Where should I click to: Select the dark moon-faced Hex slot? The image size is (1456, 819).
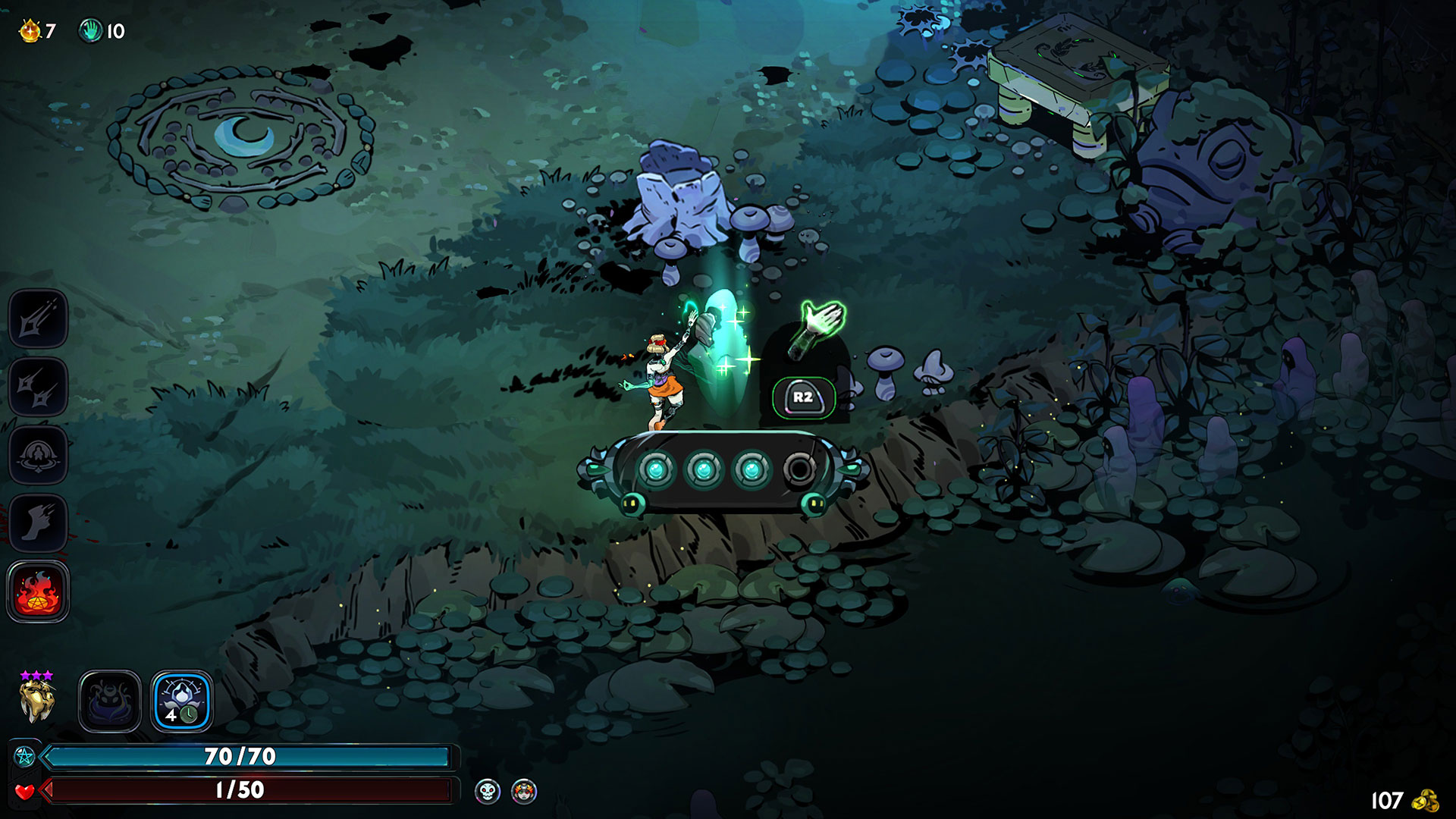point(110,701)
